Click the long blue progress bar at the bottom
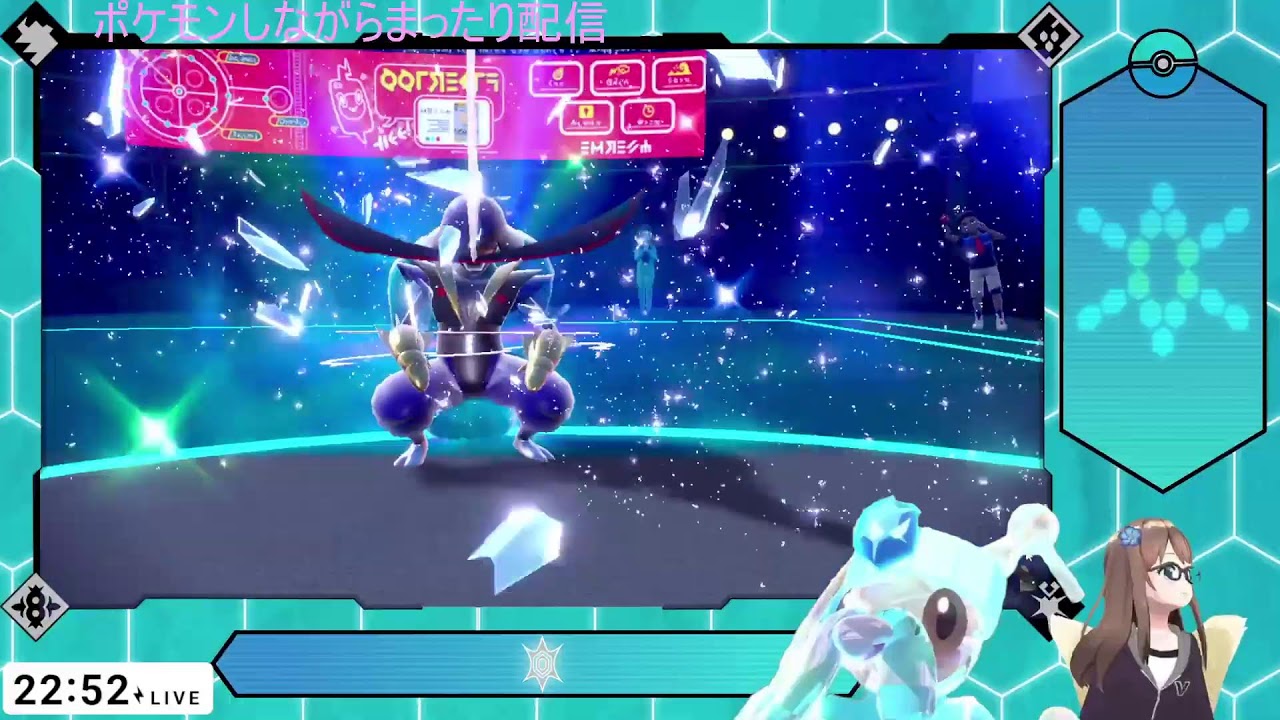Screen dimensions: 1280x720 (600, 663)
